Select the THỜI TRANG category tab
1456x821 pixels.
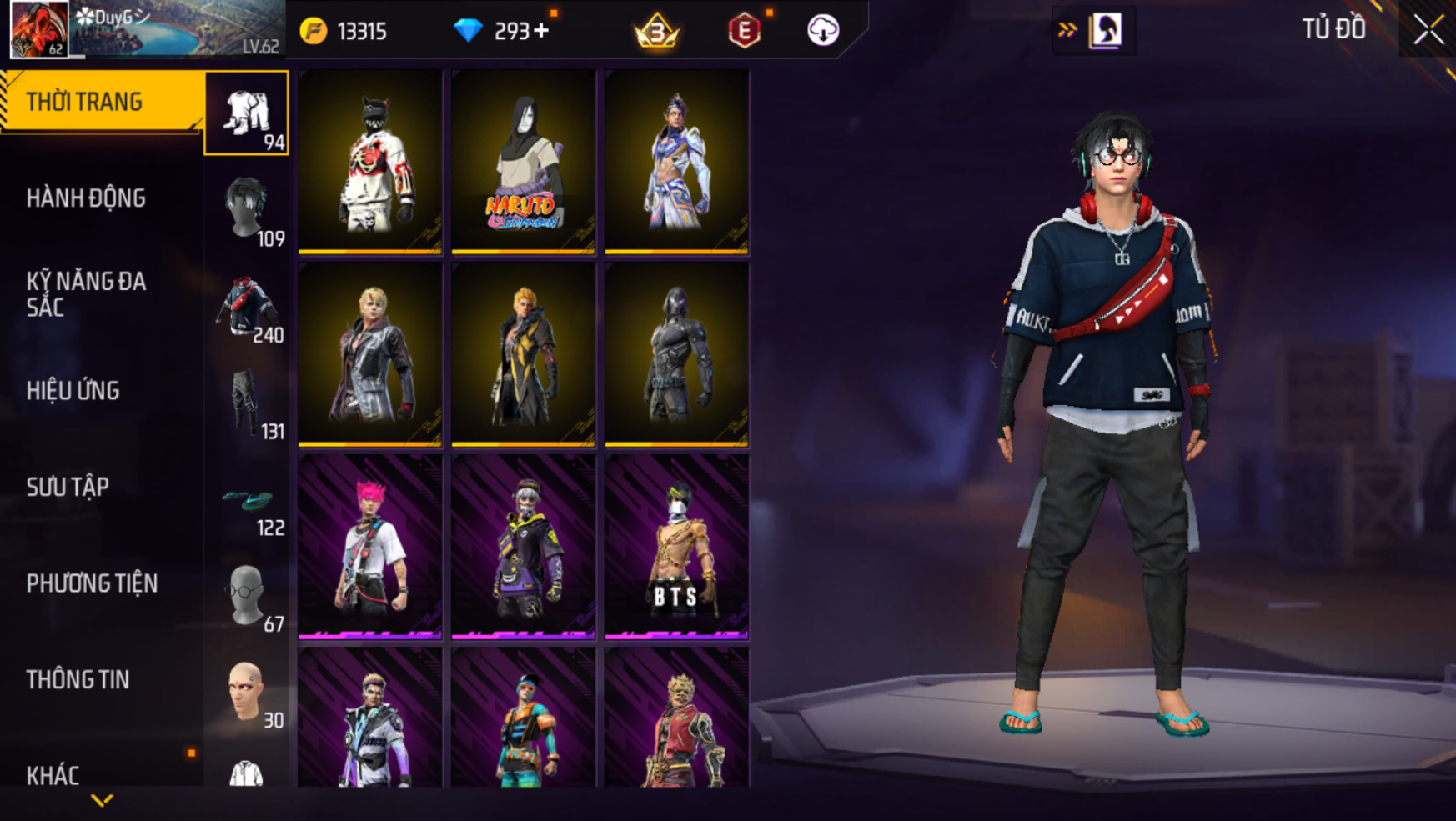(102, 102)
